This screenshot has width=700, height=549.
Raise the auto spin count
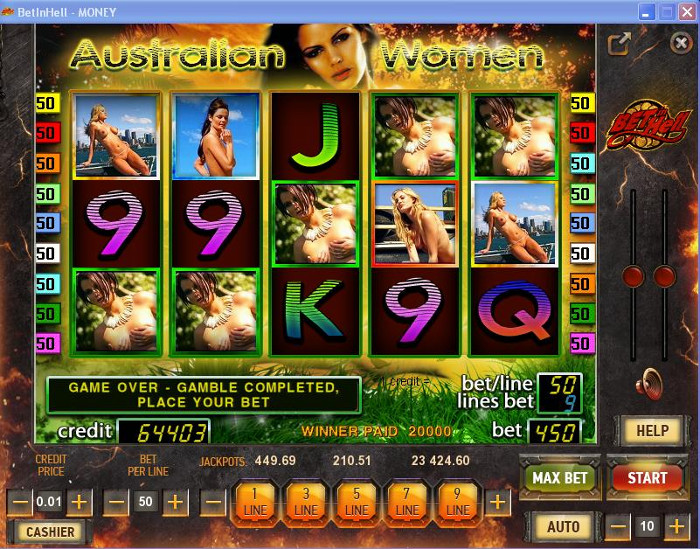pos(678,526)
